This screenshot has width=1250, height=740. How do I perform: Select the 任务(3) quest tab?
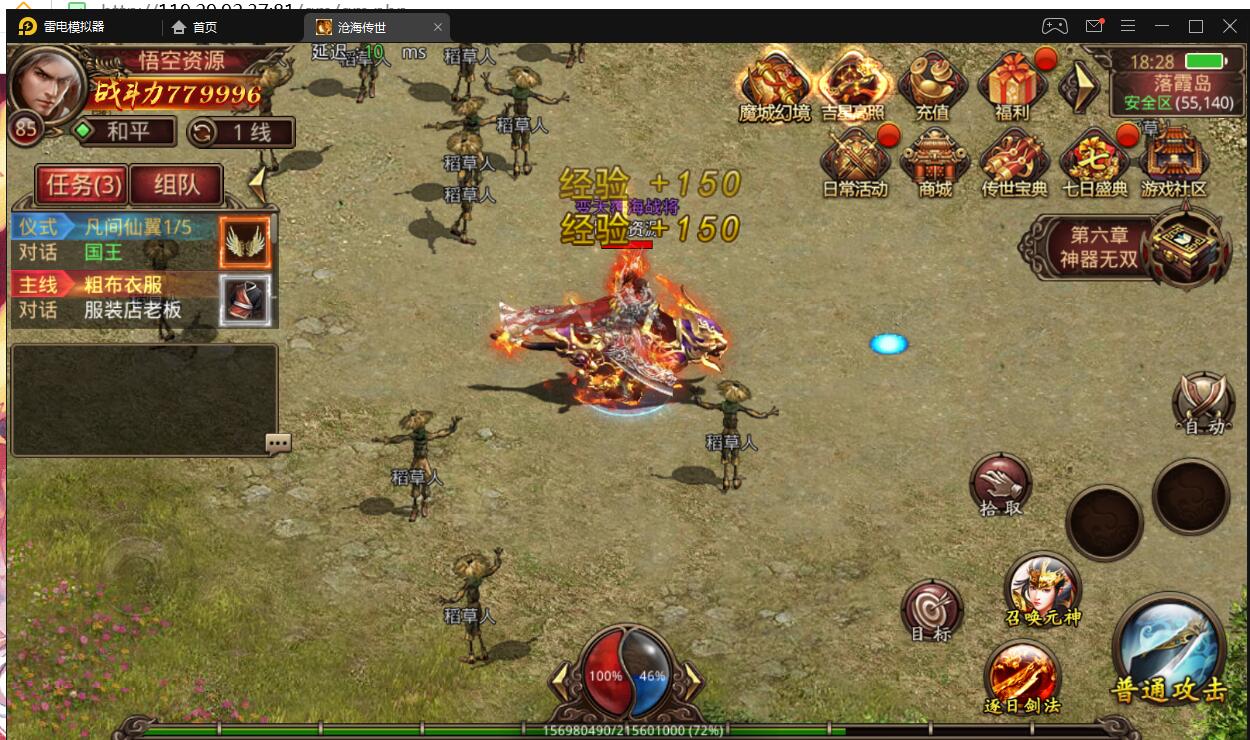83,184
